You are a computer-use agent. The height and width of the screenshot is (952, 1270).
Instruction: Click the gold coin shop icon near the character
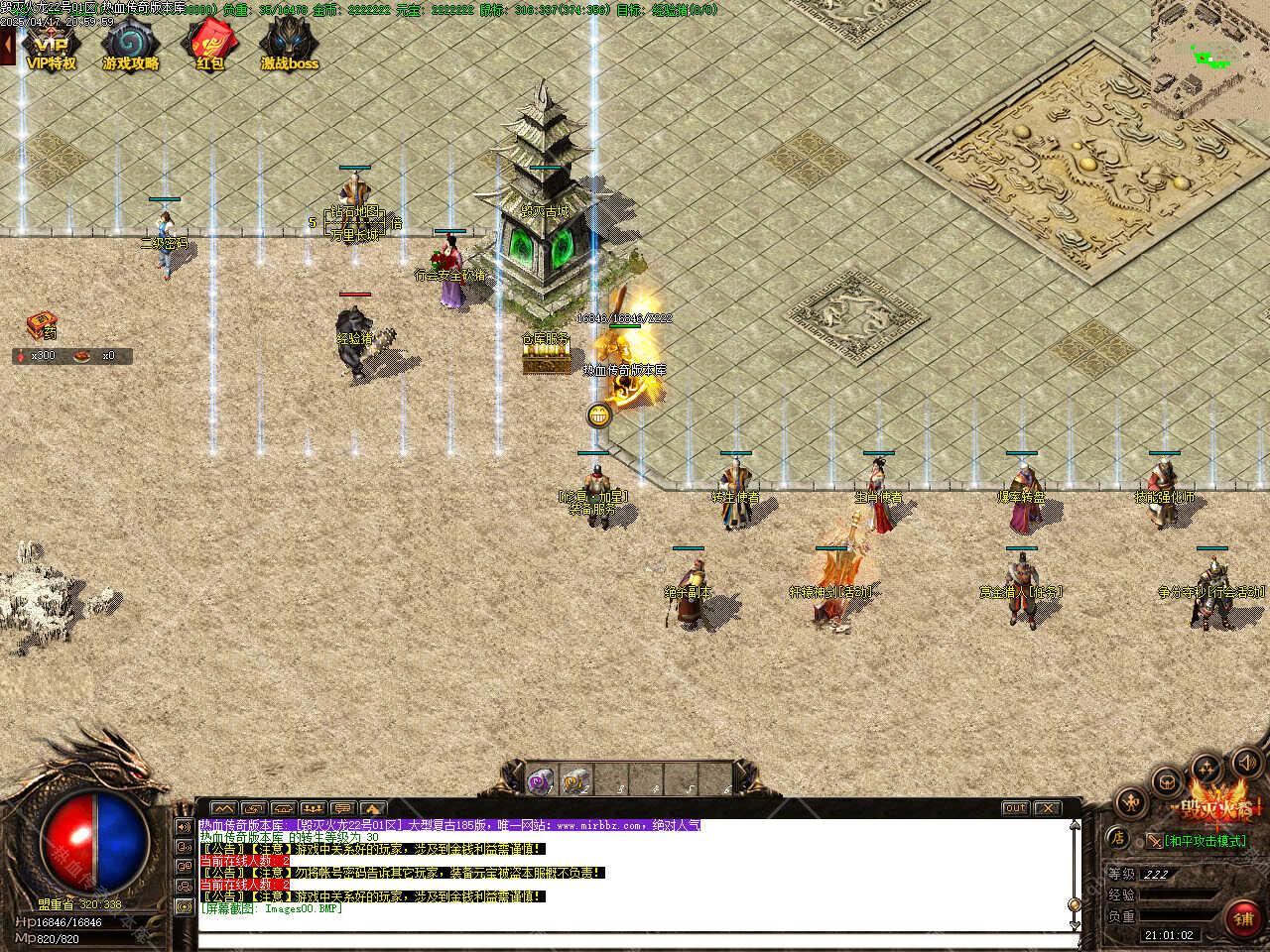tap(598, 416)
